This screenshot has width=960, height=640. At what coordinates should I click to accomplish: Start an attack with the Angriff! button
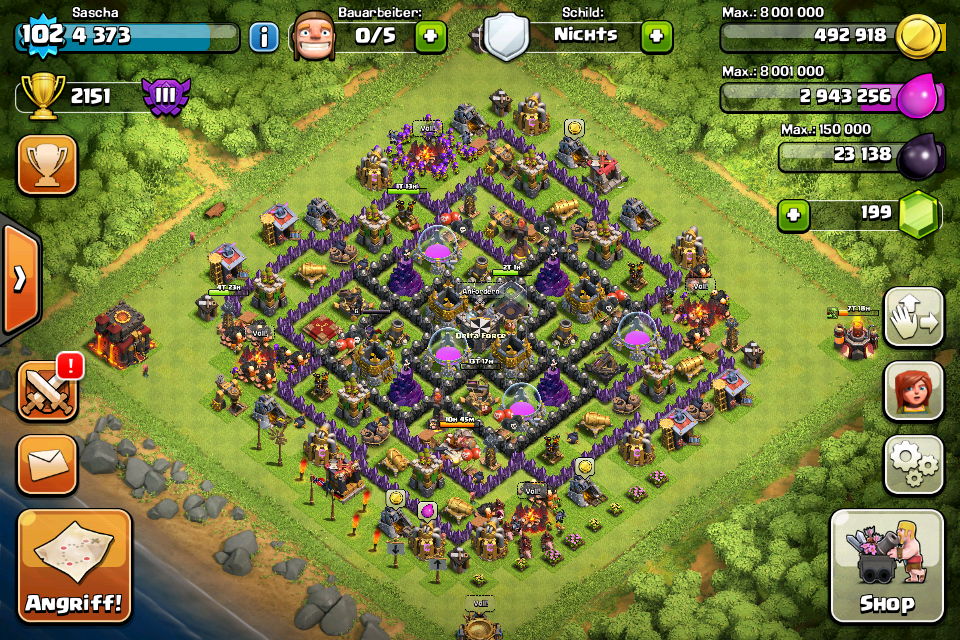pos(74,566)
